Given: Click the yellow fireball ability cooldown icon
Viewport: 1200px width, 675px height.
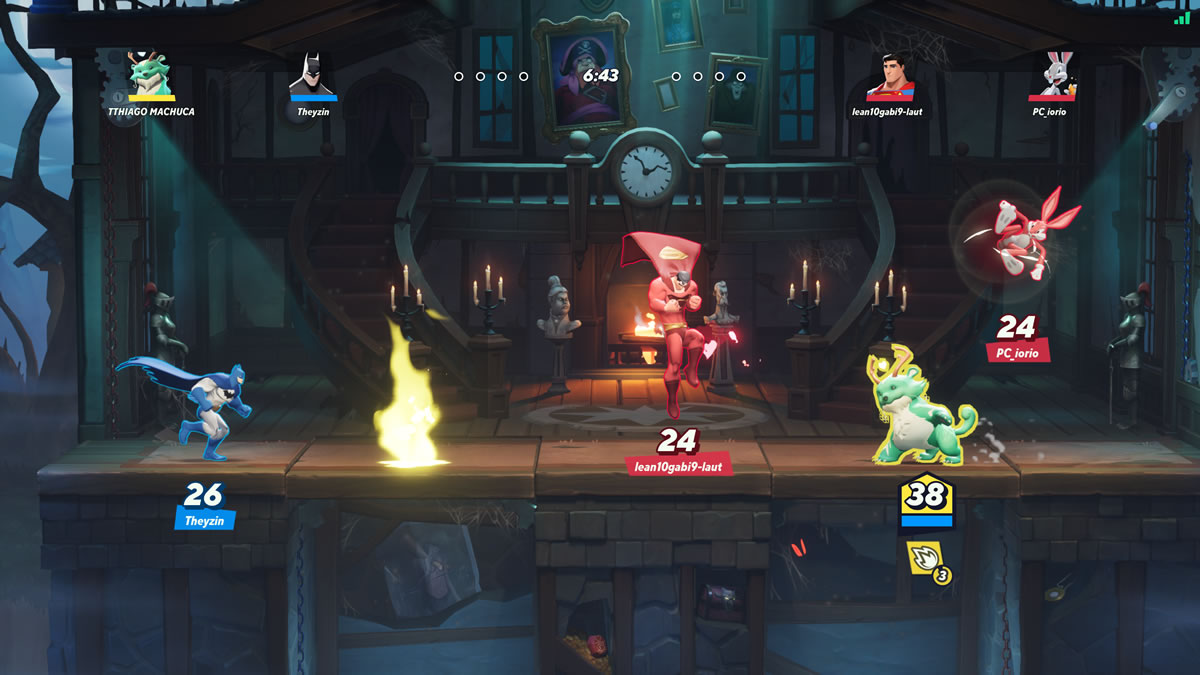Looking at the screenshot, I should pyautogui.click(x=925, y=560).
